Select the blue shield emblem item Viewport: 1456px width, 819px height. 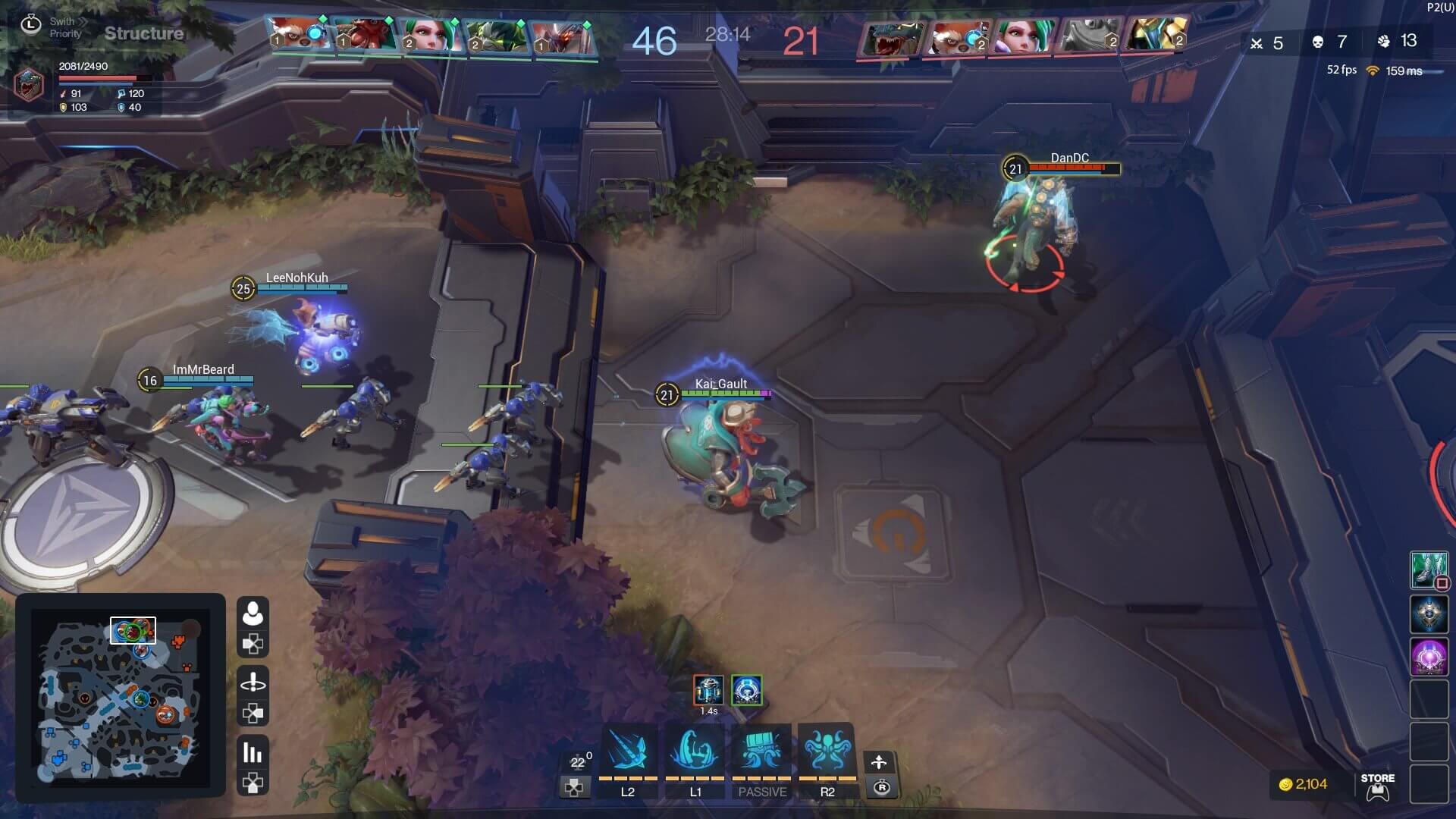(x=1428, y=613)
